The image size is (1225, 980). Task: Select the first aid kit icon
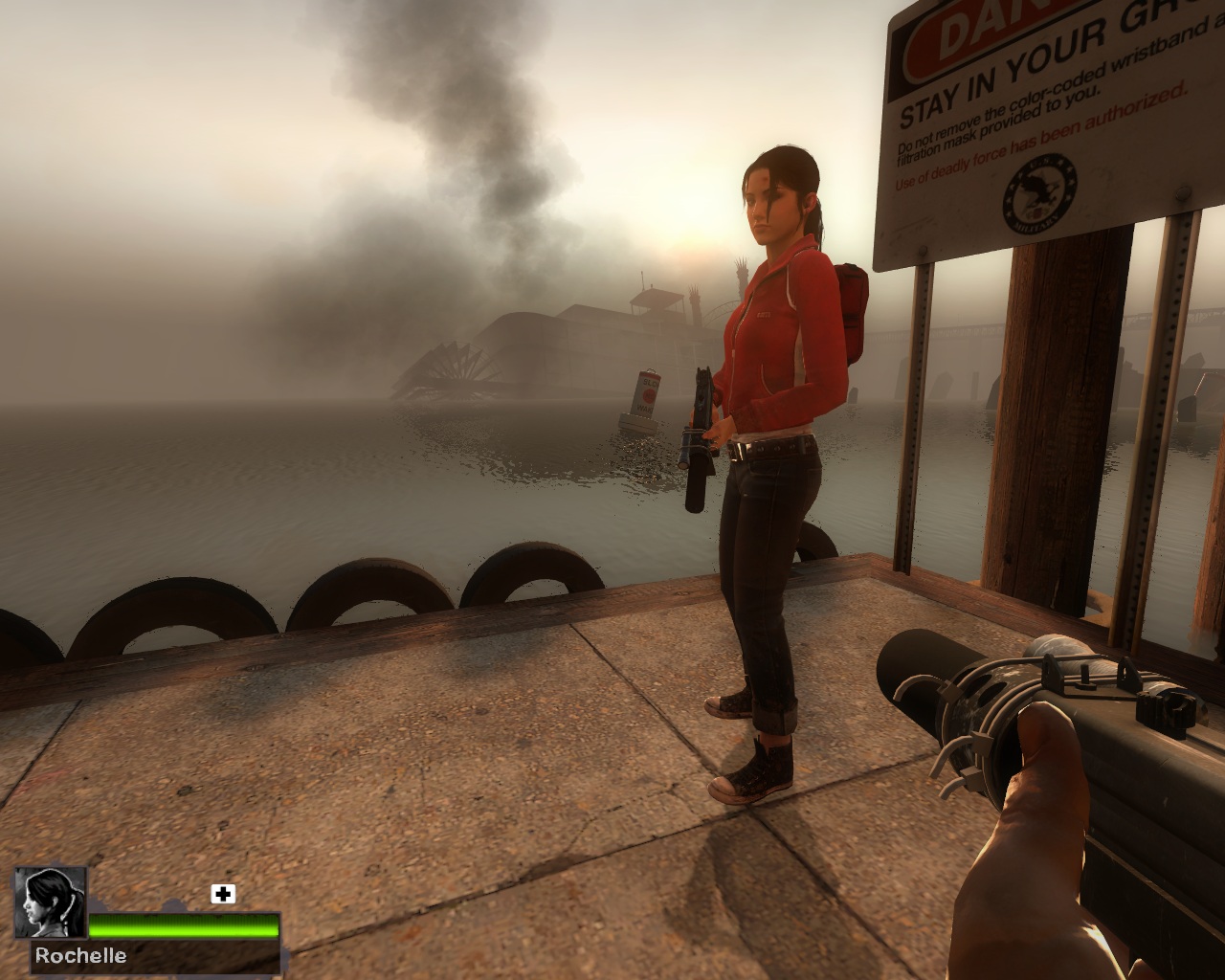[x=223, y=894]
